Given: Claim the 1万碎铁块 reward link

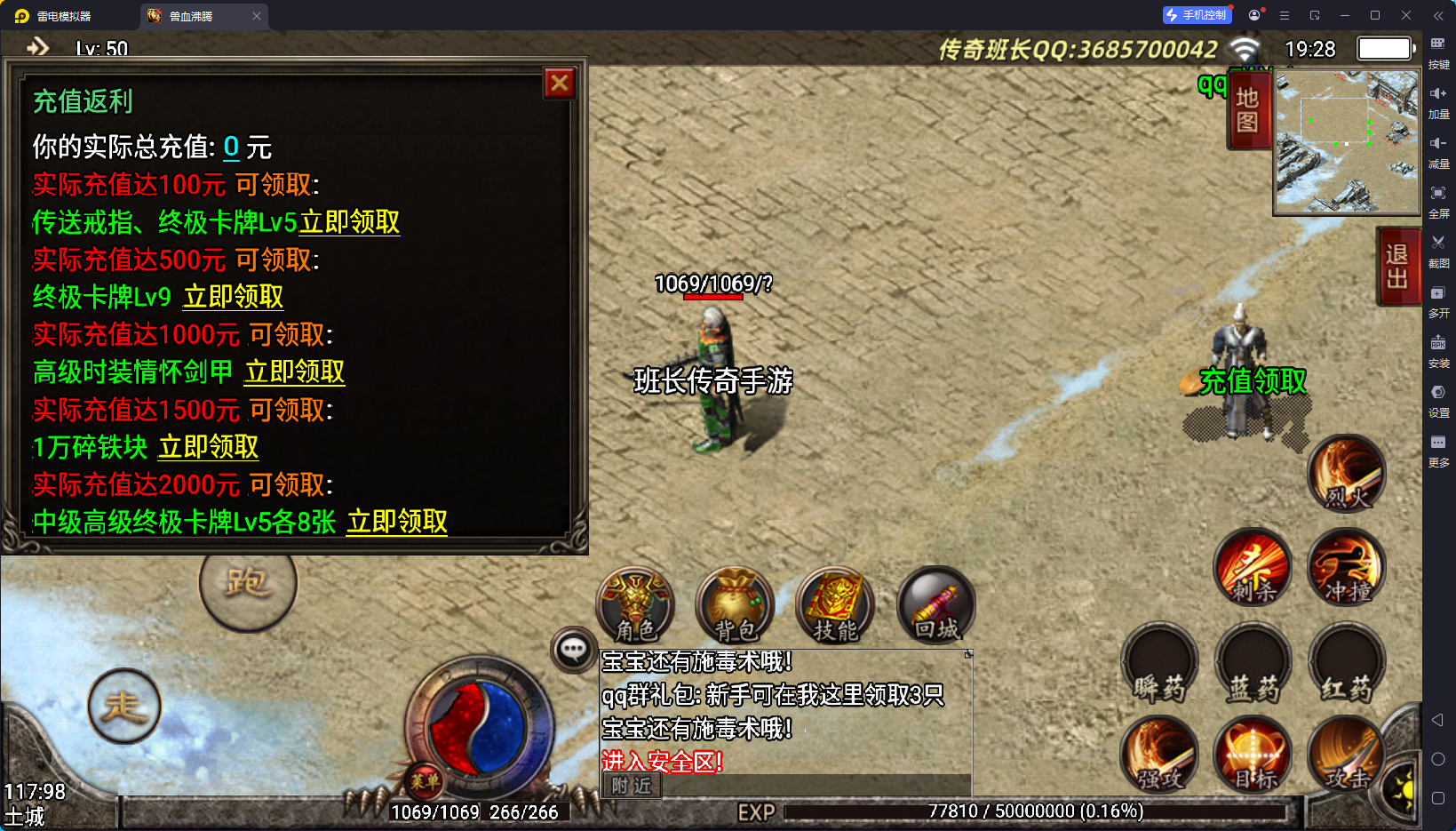Looking at the screenshot, I should click(x=208, y=447).
